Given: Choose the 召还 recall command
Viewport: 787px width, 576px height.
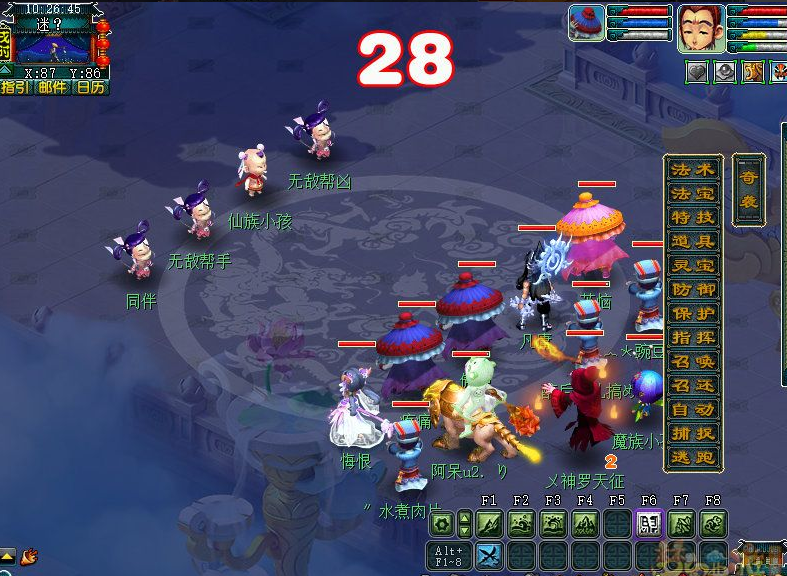Looking at the screenshot, I should pyautogui.click(x=693, y=386).
